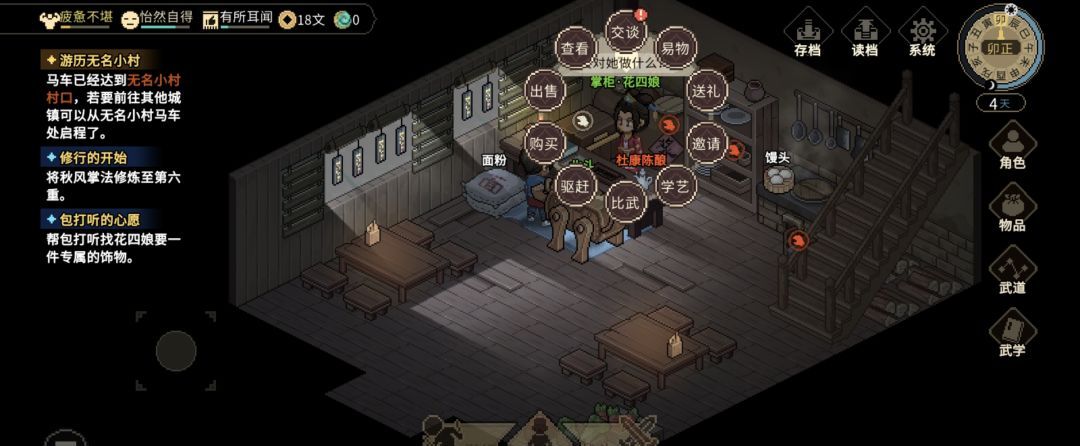
Task: Choose the 交谈 talk option
Action: [x=625, y=32]
